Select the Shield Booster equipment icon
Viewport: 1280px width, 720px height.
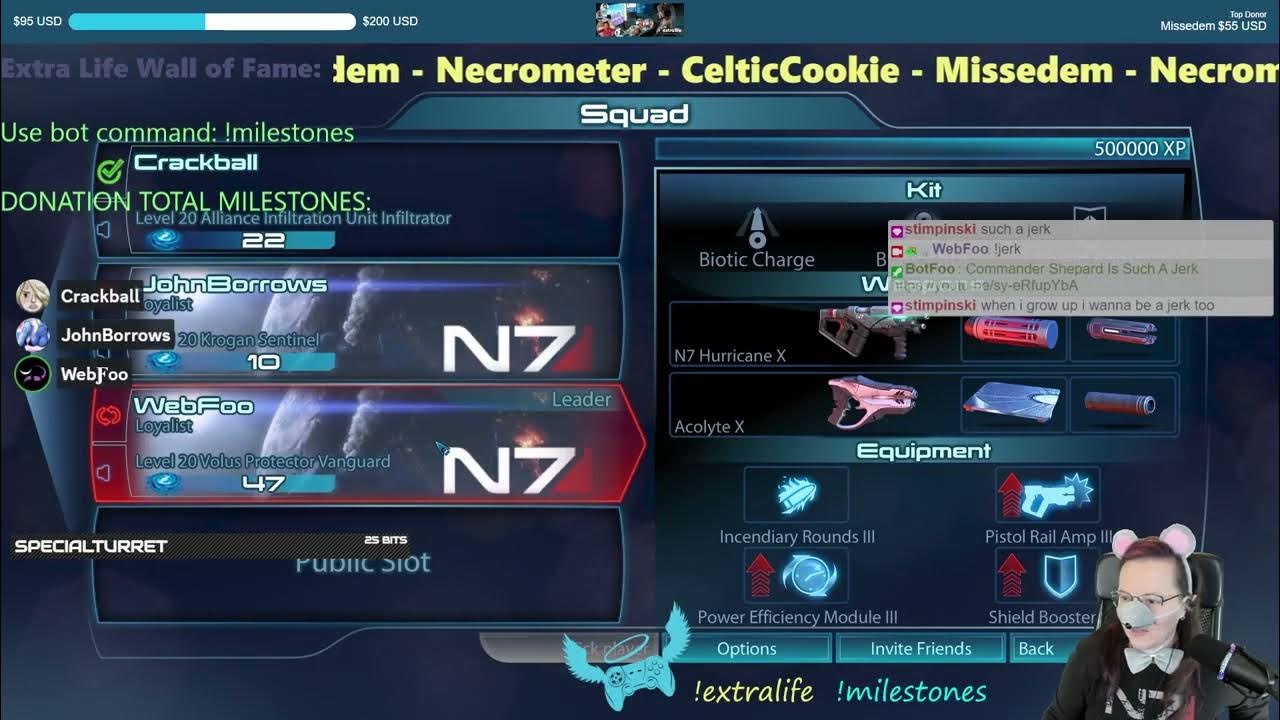pos(1046,573)
